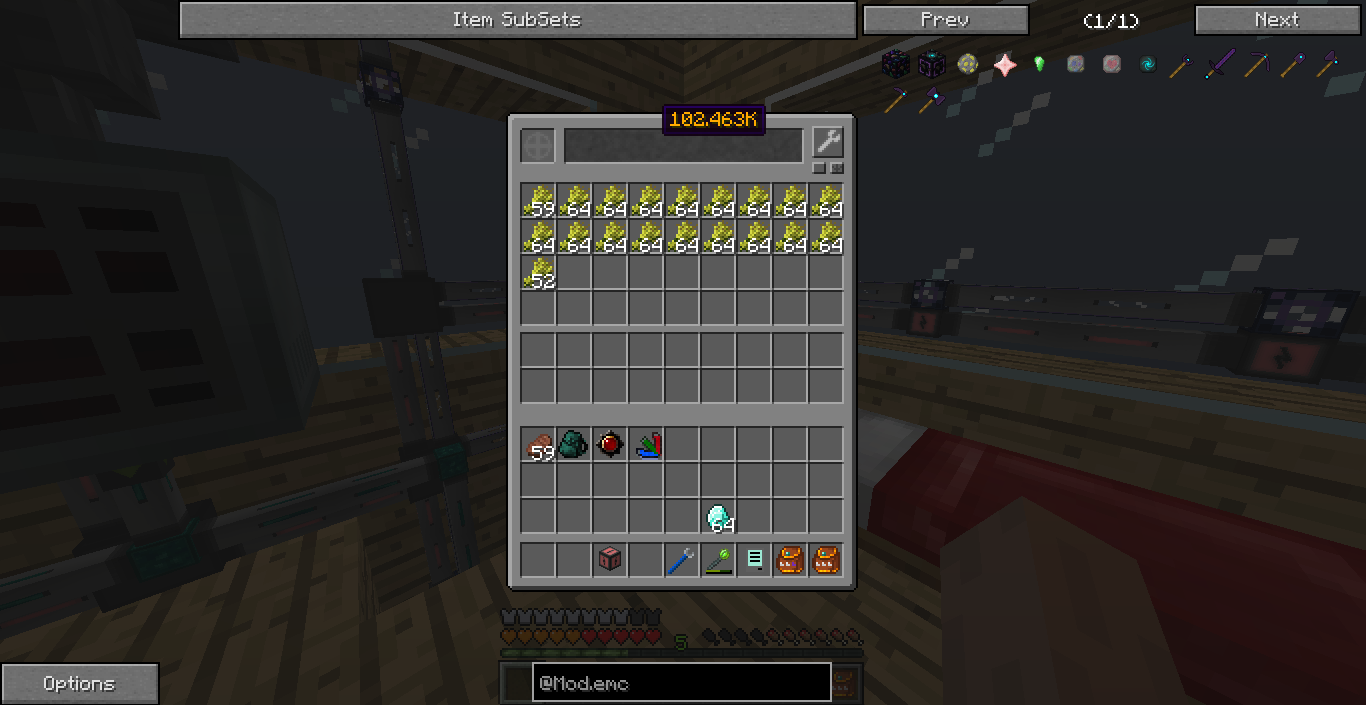
Task: Click the @Mod.emc search field
Action: pos(681,683)
